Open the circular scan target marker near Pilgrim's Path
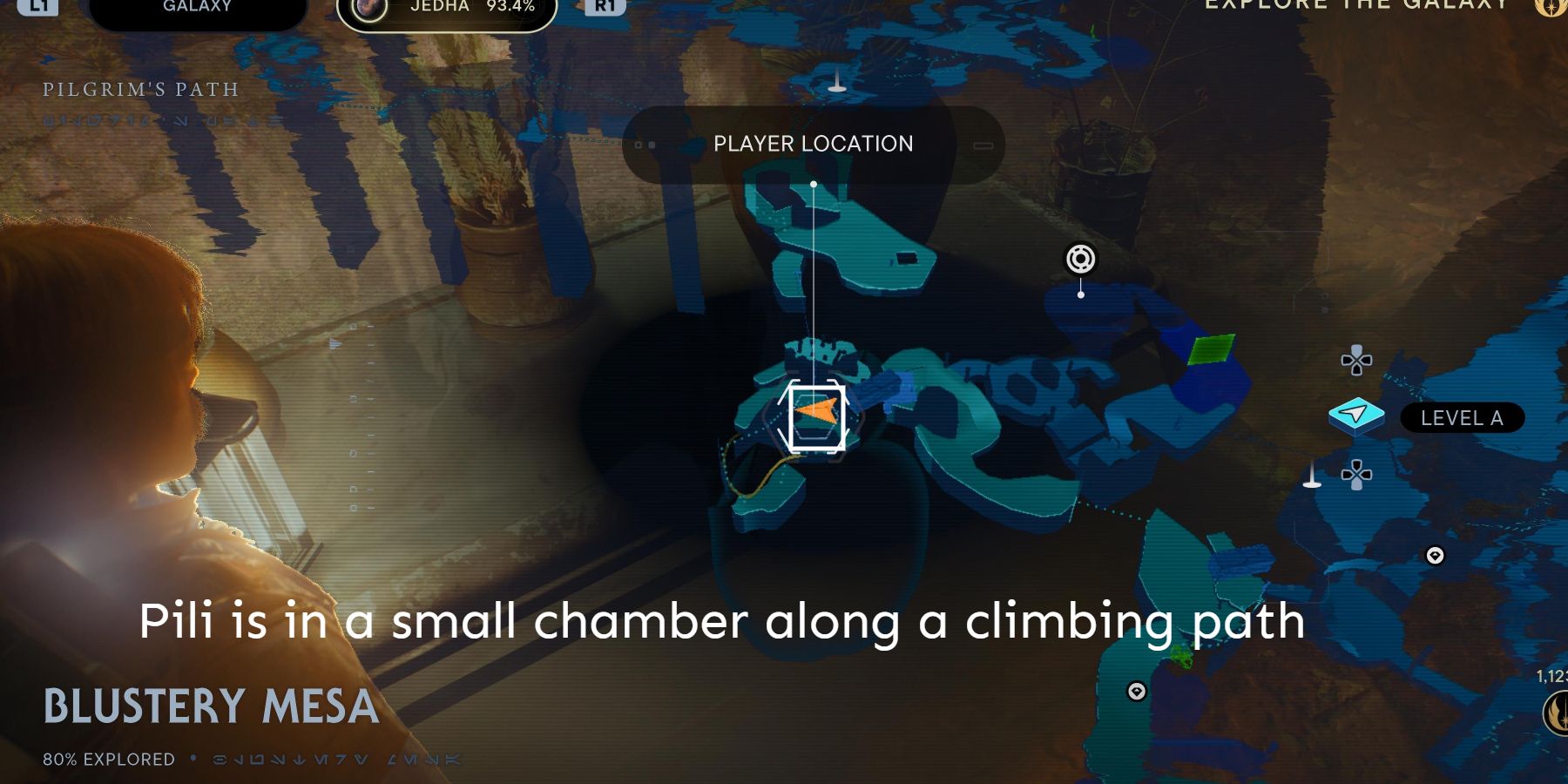 1080,258
